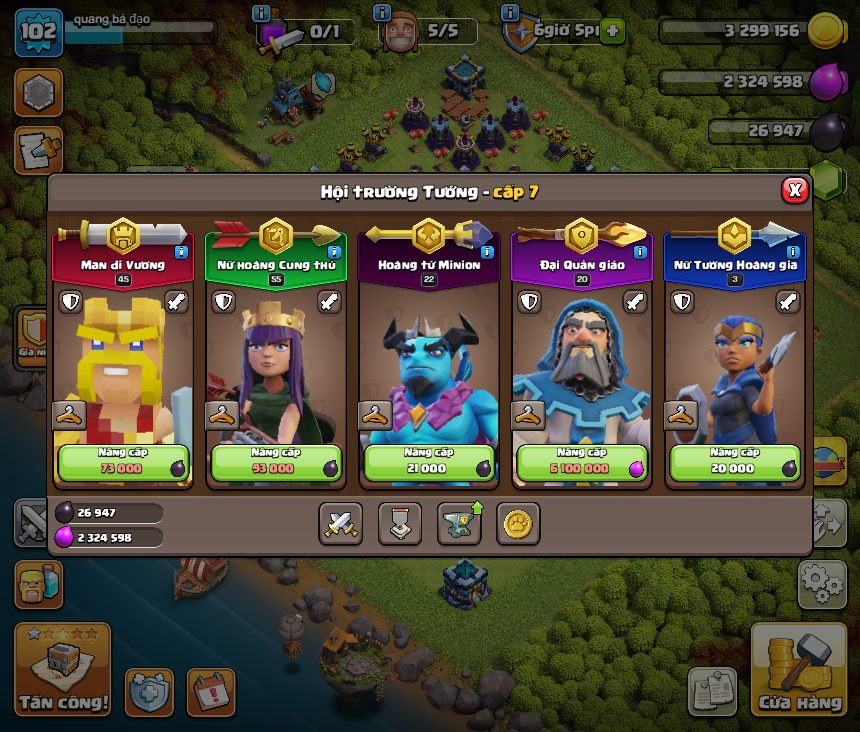Upgrade Đại Quản giáo for 5 100 000
The width and height of the screenshot is (860, 732).
[x=582, y=463]
